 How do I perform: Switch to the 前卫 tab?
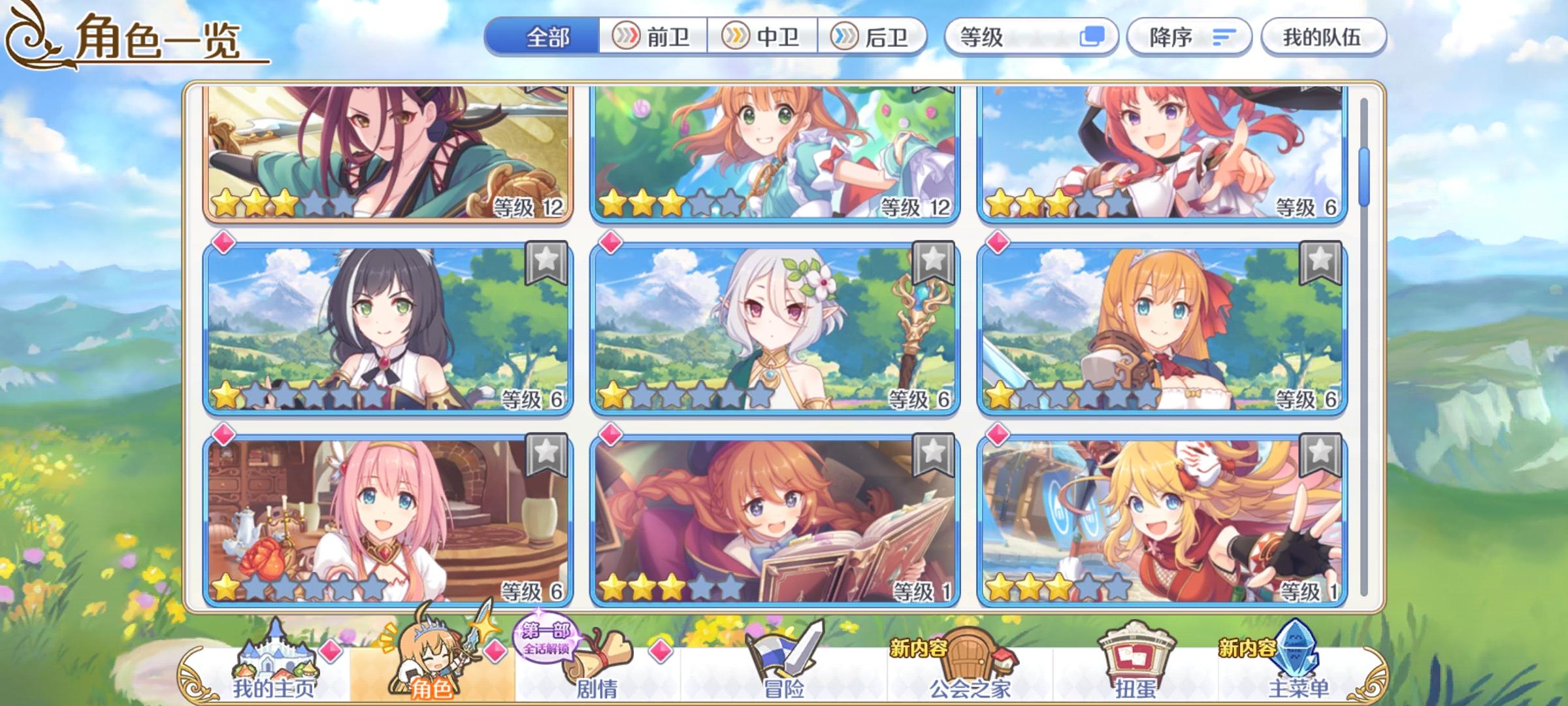(653, 37)
